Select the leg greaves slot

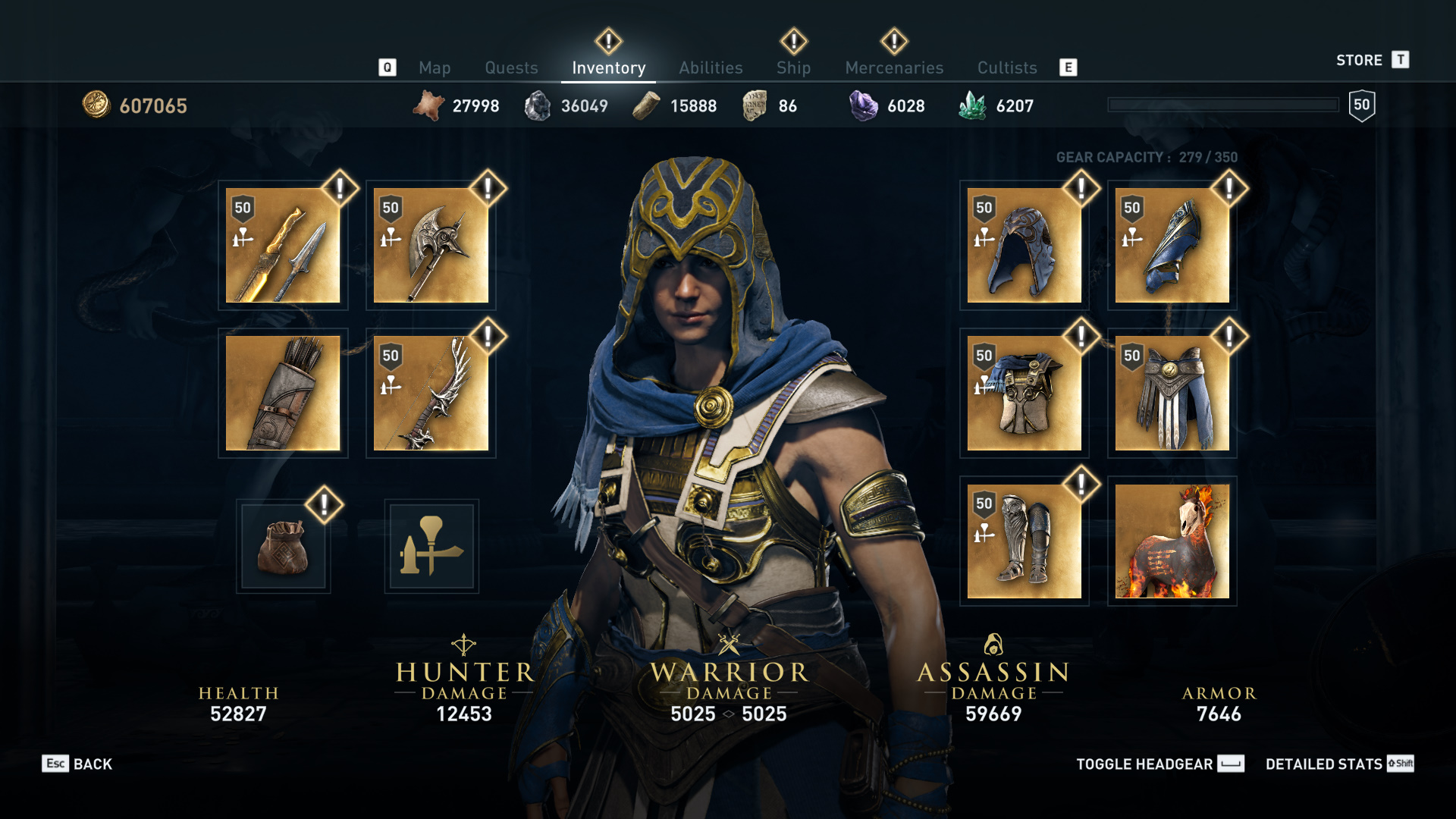[1024, 541]
